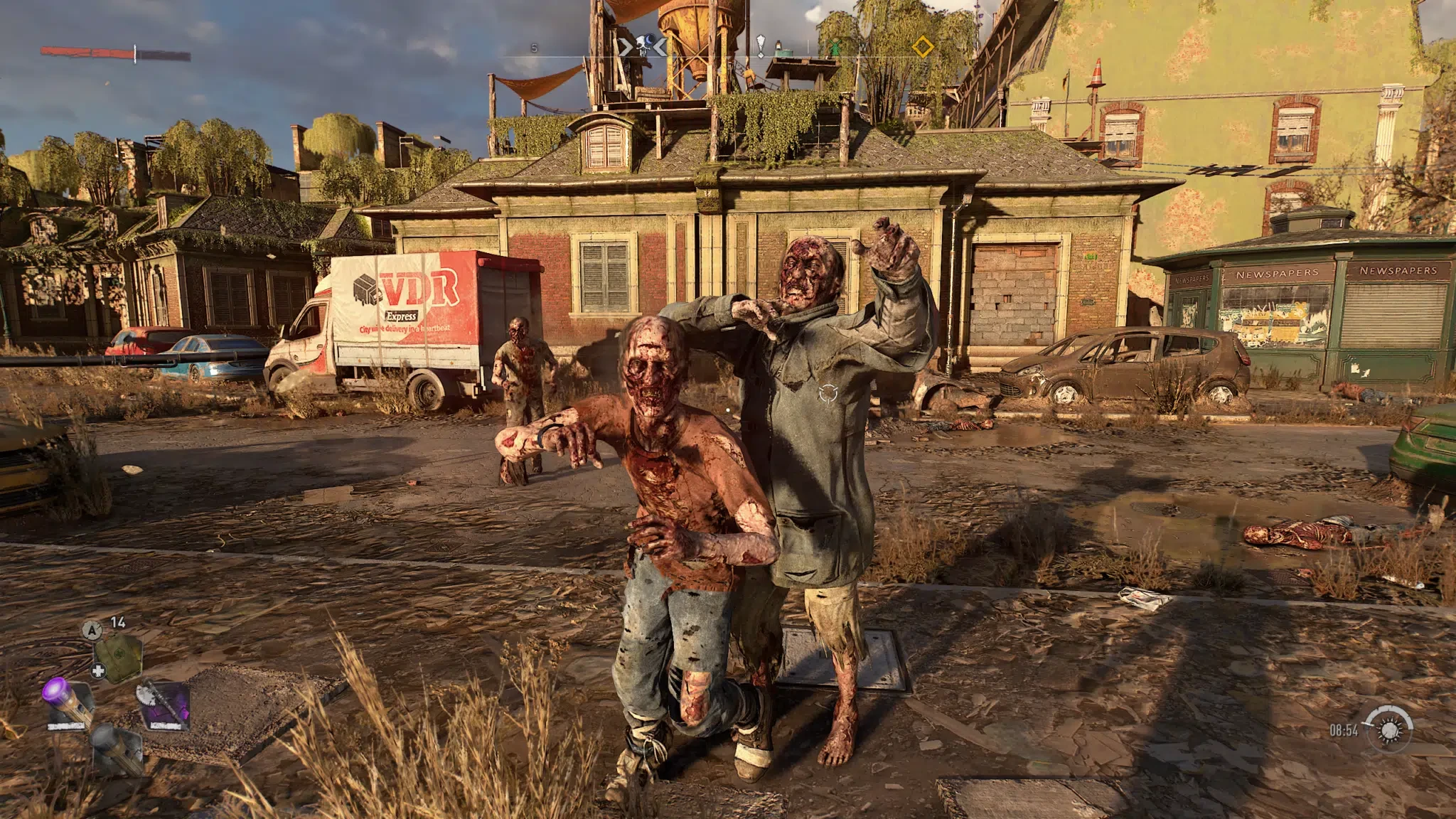Click the left chevron beside the skull marker
Viewport: 1456px width, 819px height.
pos(623,45)
